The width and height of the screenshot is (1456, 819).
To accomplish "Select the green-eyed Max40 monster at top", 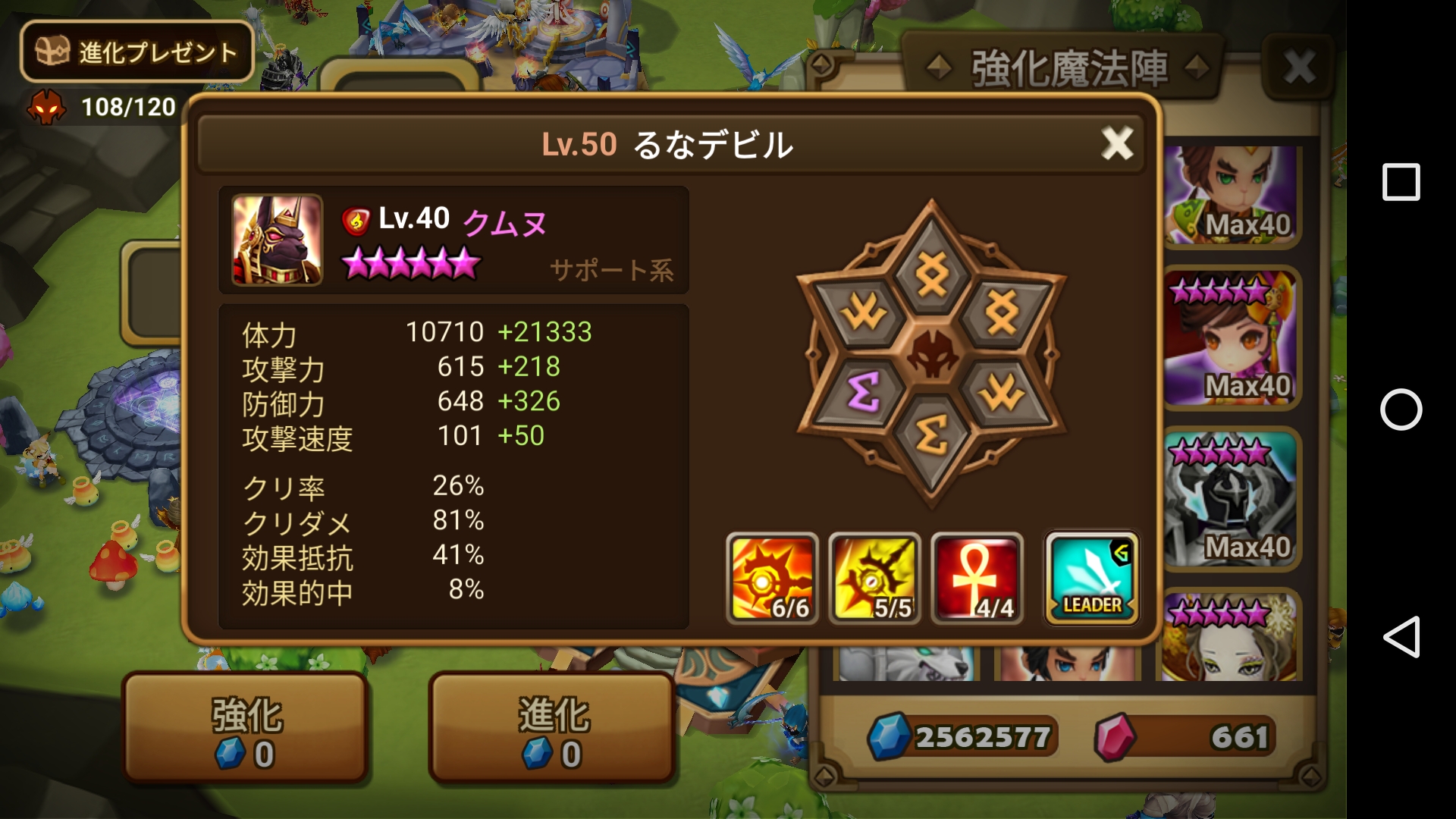I will coord(1230,196).
